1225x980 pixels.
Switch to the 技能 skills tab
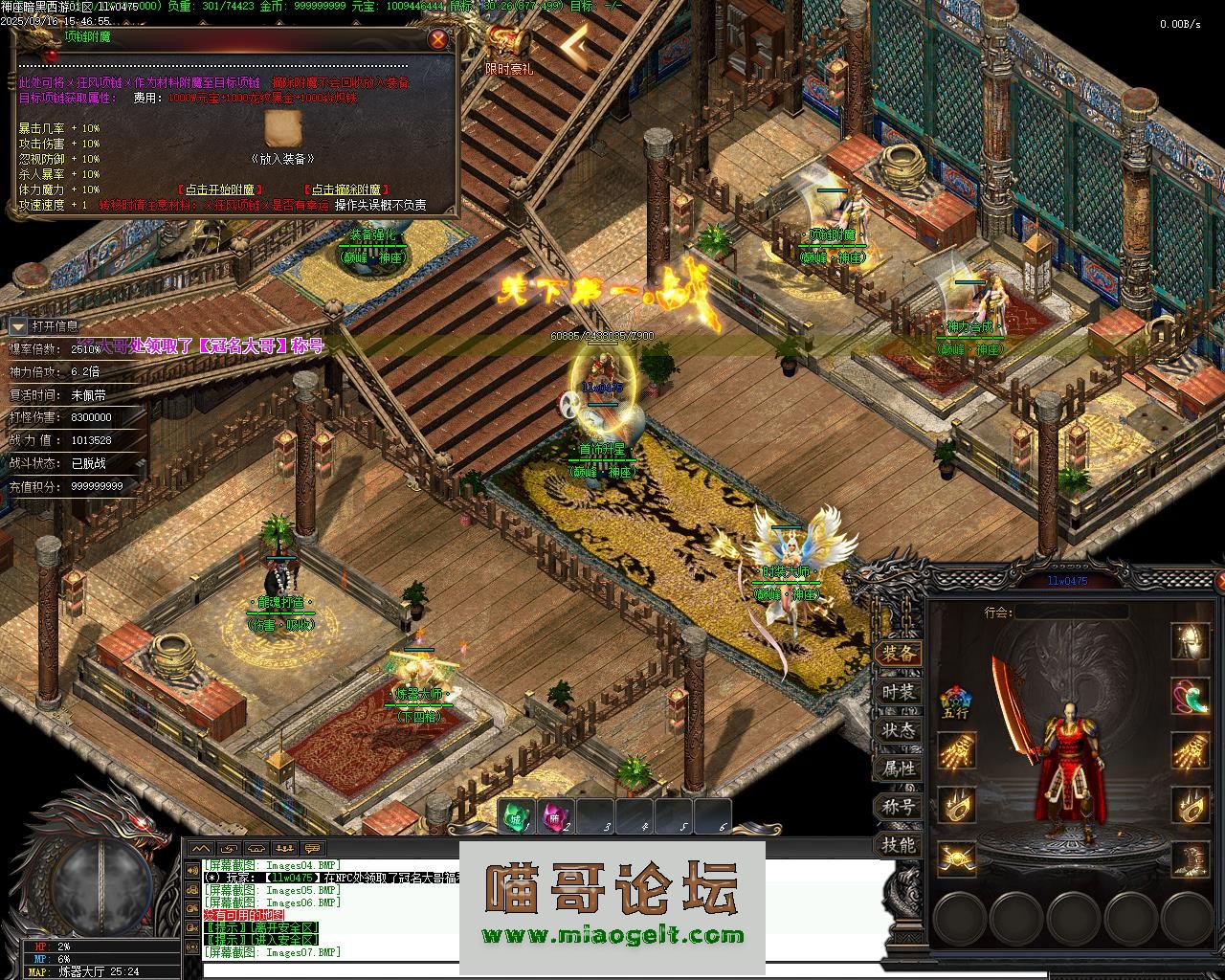(x=898, y=845)
